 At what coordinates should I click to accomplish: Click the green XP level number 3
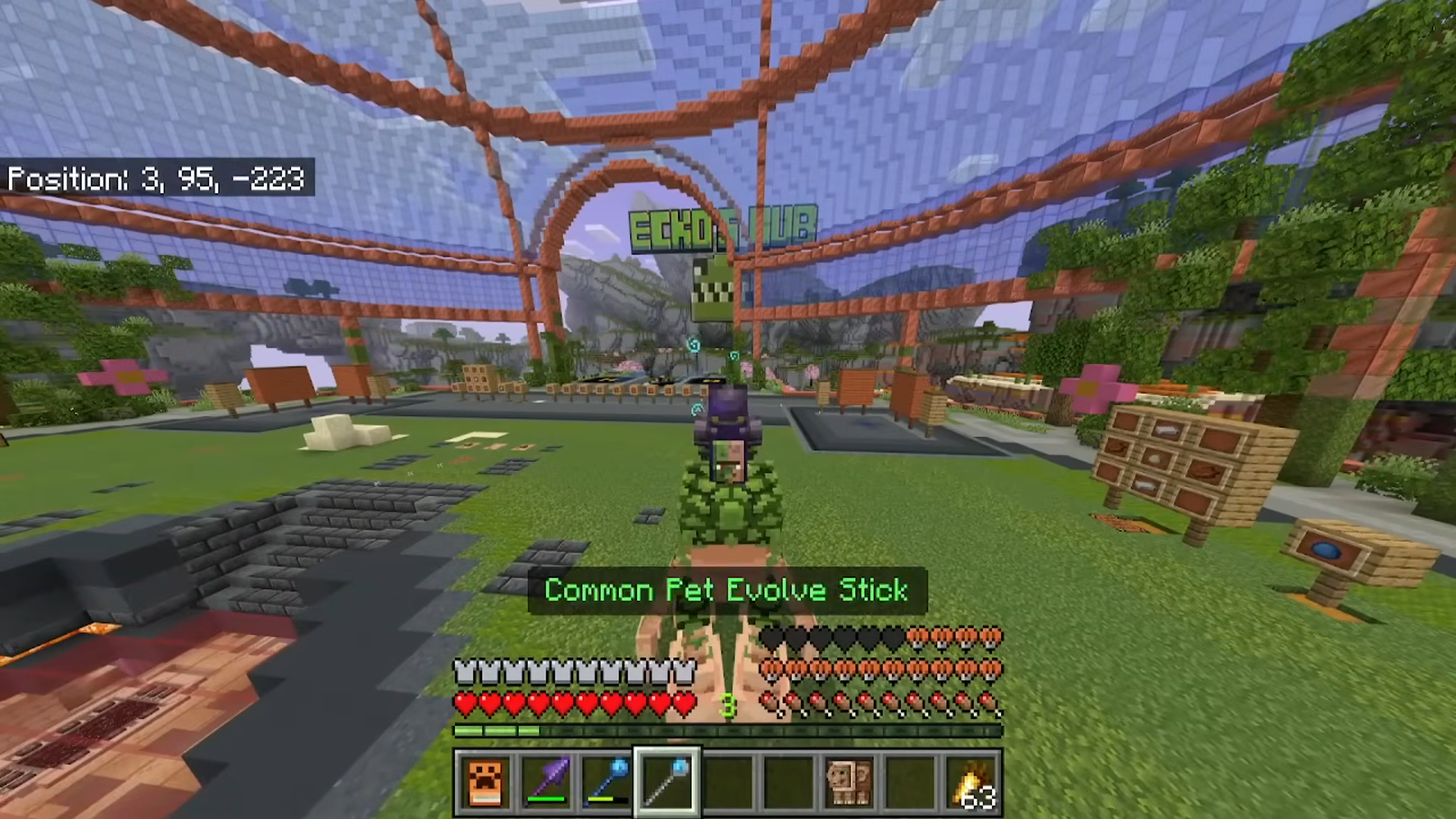pos(730,705)
